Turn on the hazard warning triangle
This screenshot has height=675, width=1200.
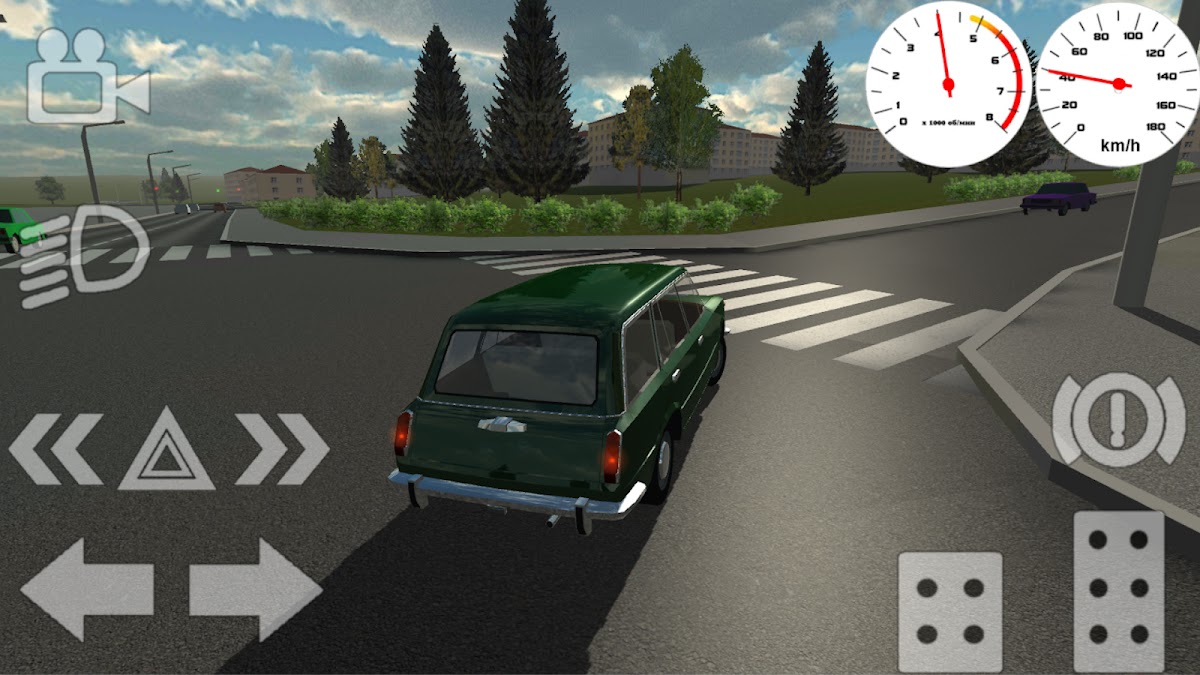tap(166, 454)
